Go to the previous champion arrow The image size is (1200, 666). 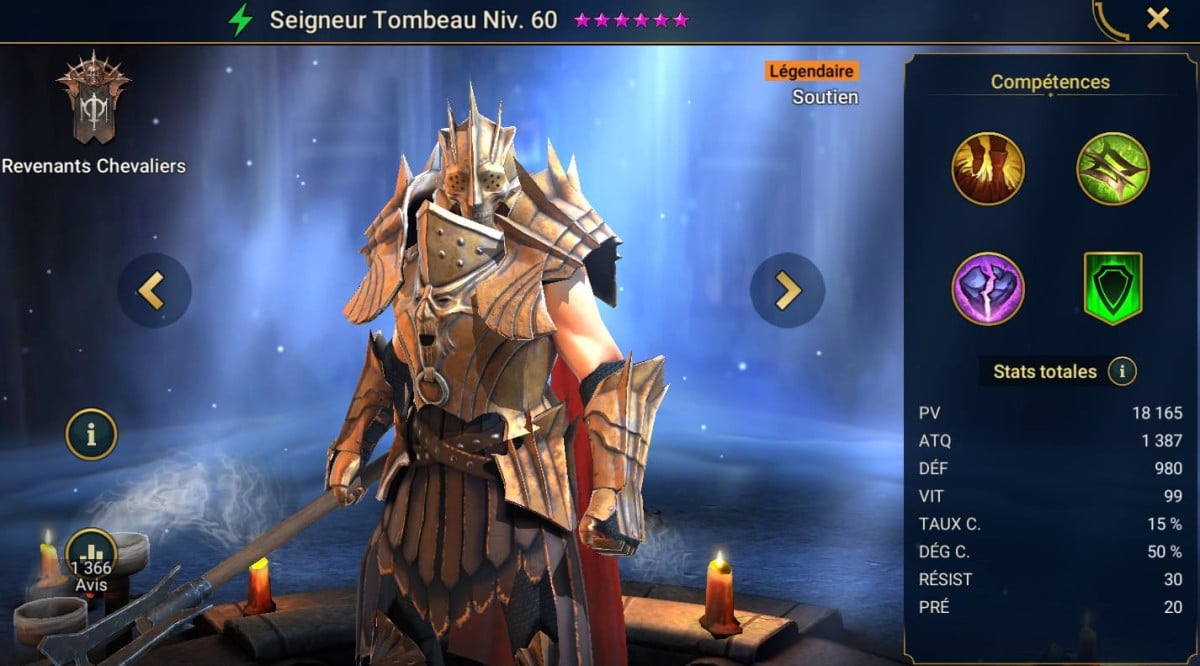tap(154, 290)
